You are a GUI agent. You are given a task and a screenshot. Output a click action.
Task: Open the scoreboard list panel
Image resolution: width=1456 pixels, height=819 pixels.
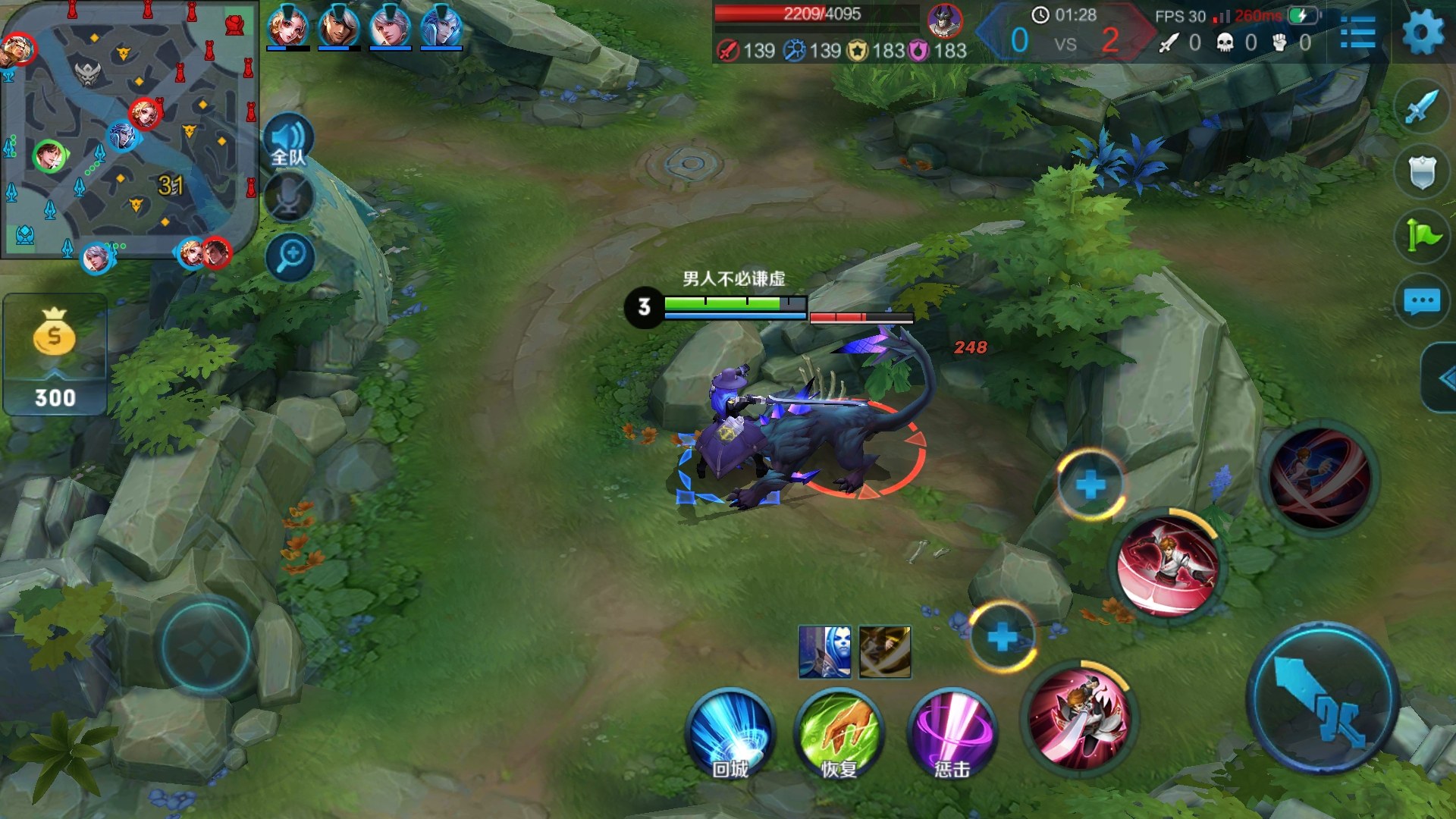coord(1357,33)
